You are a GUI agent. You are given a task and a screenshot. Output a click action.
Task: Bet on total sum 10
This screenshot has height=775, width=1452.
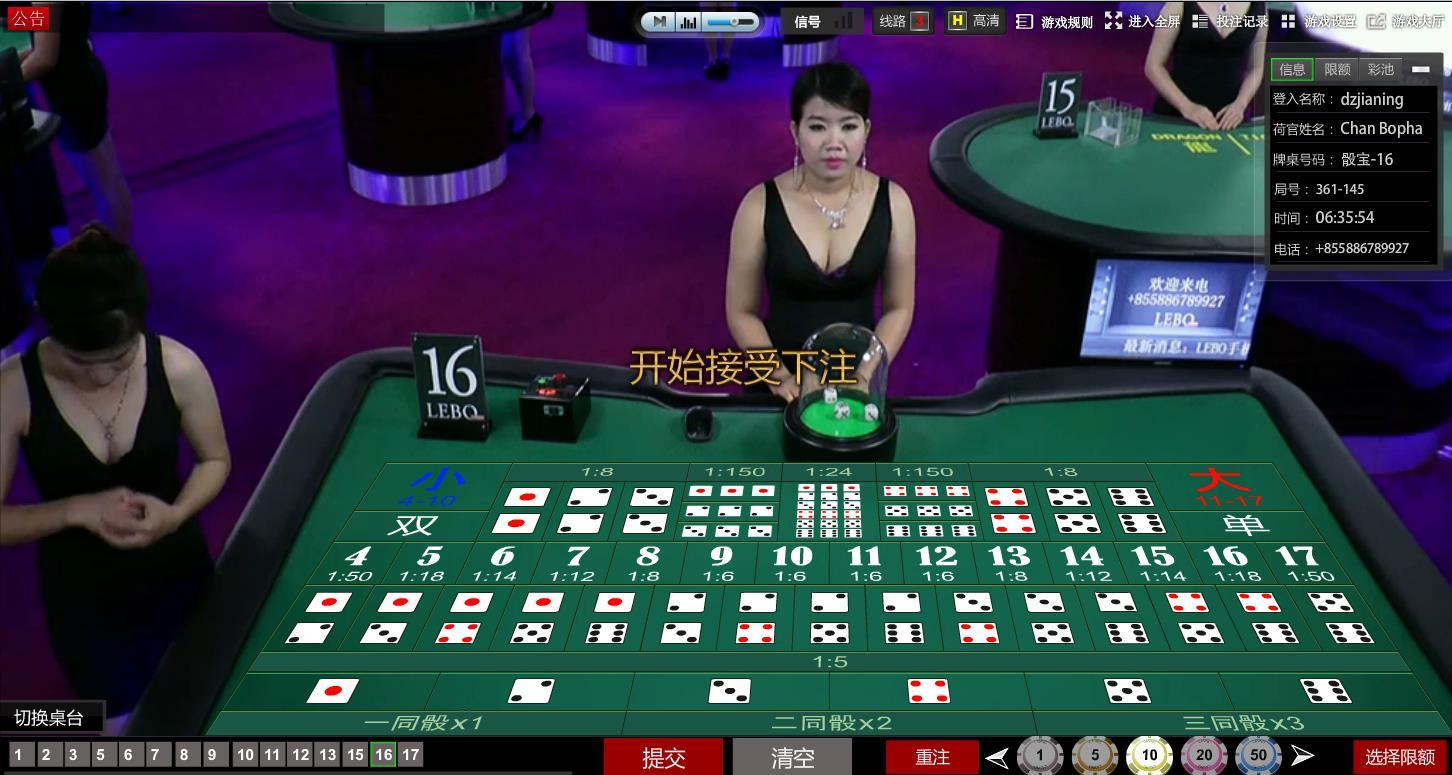792,562
